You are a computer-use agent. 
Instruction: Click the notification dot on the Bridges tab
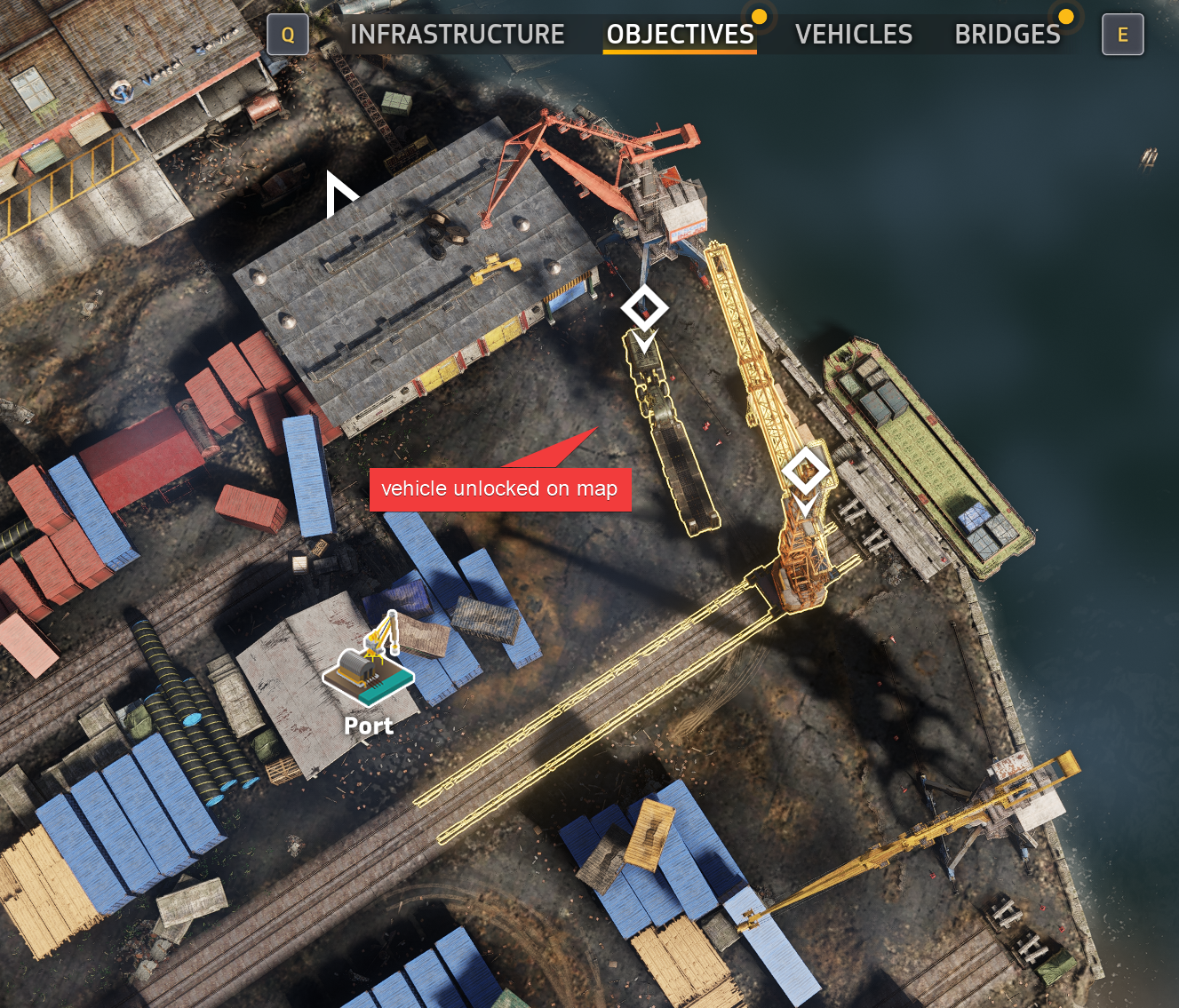click(1064, 16)
